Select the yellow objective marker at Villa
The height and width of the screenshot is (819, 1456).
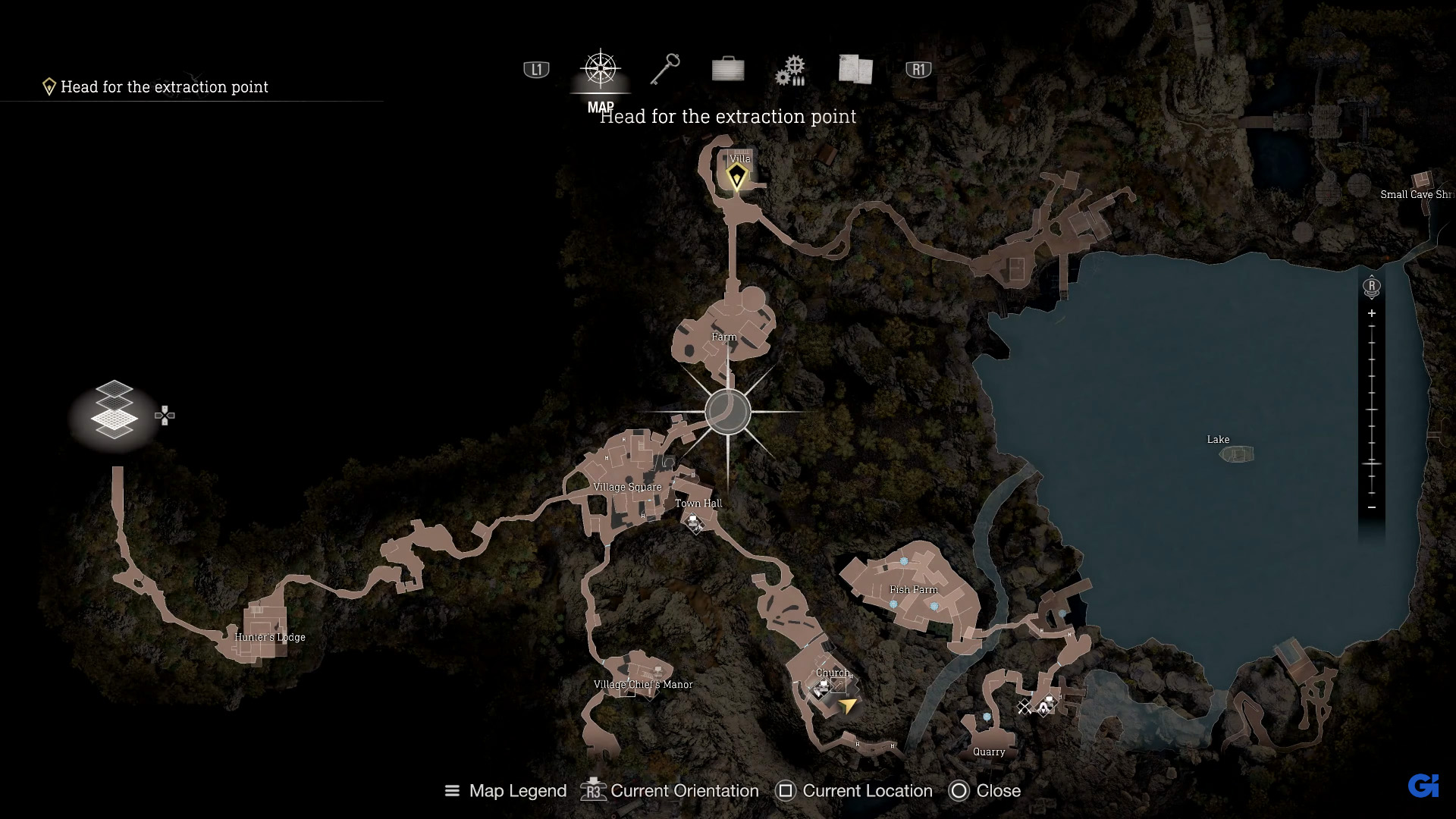[x=736, y=177]
